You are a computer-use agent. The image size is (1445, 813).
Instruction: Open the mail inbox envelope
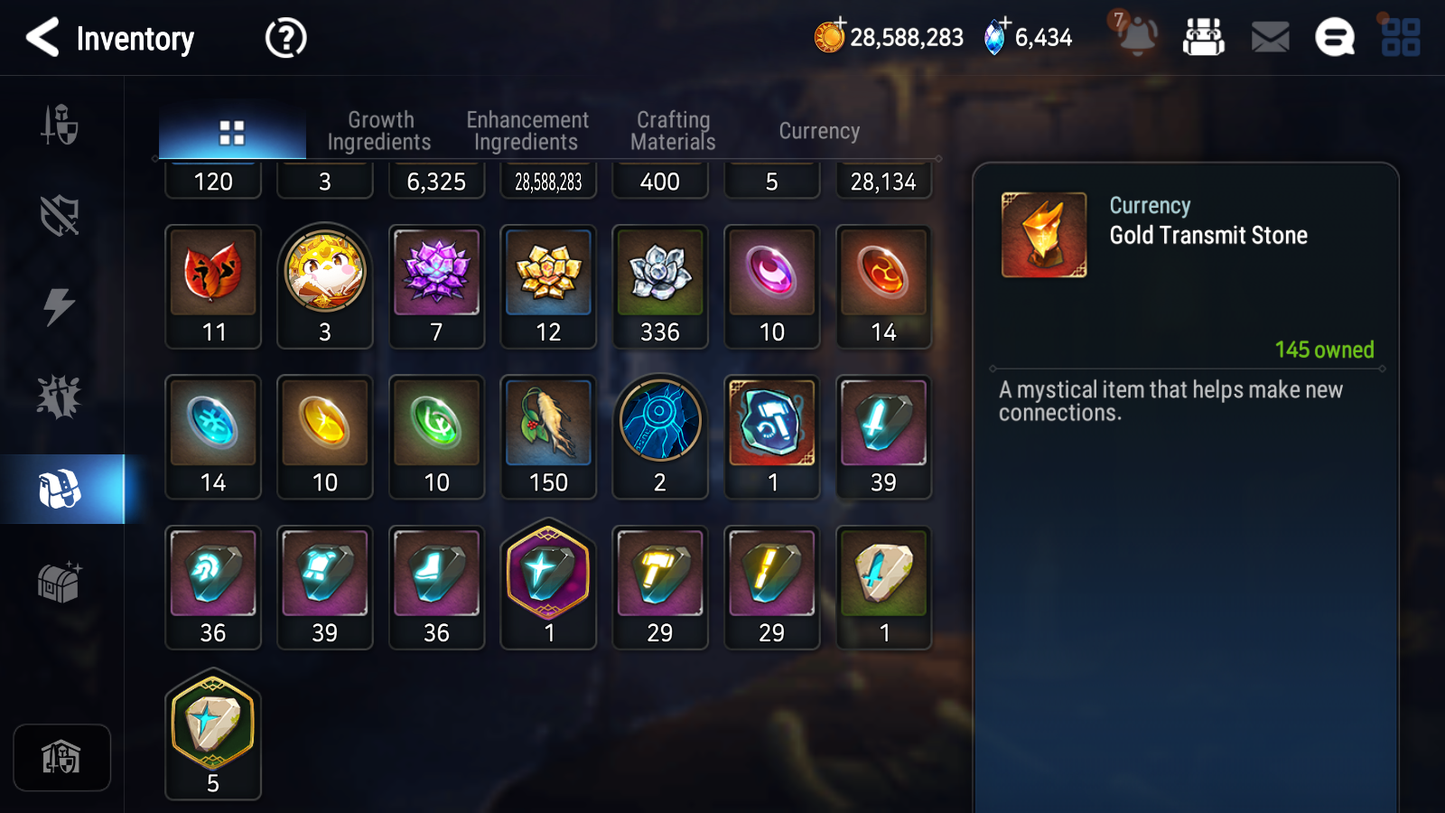1269,37
